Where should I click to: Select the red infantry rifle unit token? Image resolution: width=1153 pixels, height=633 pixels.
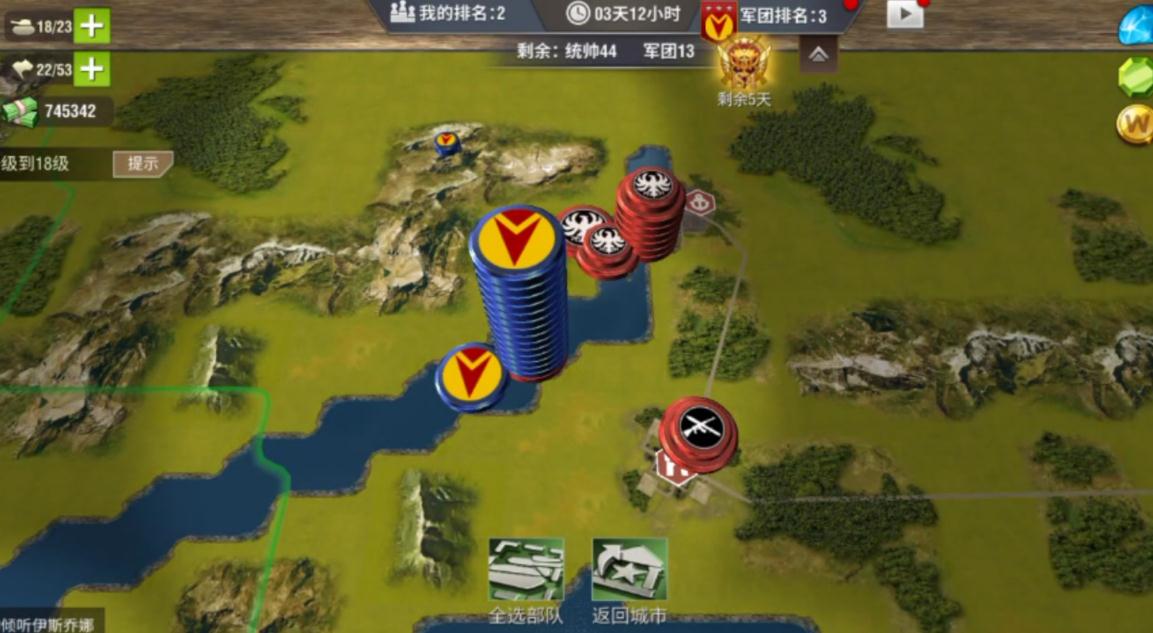coord(699,432)
